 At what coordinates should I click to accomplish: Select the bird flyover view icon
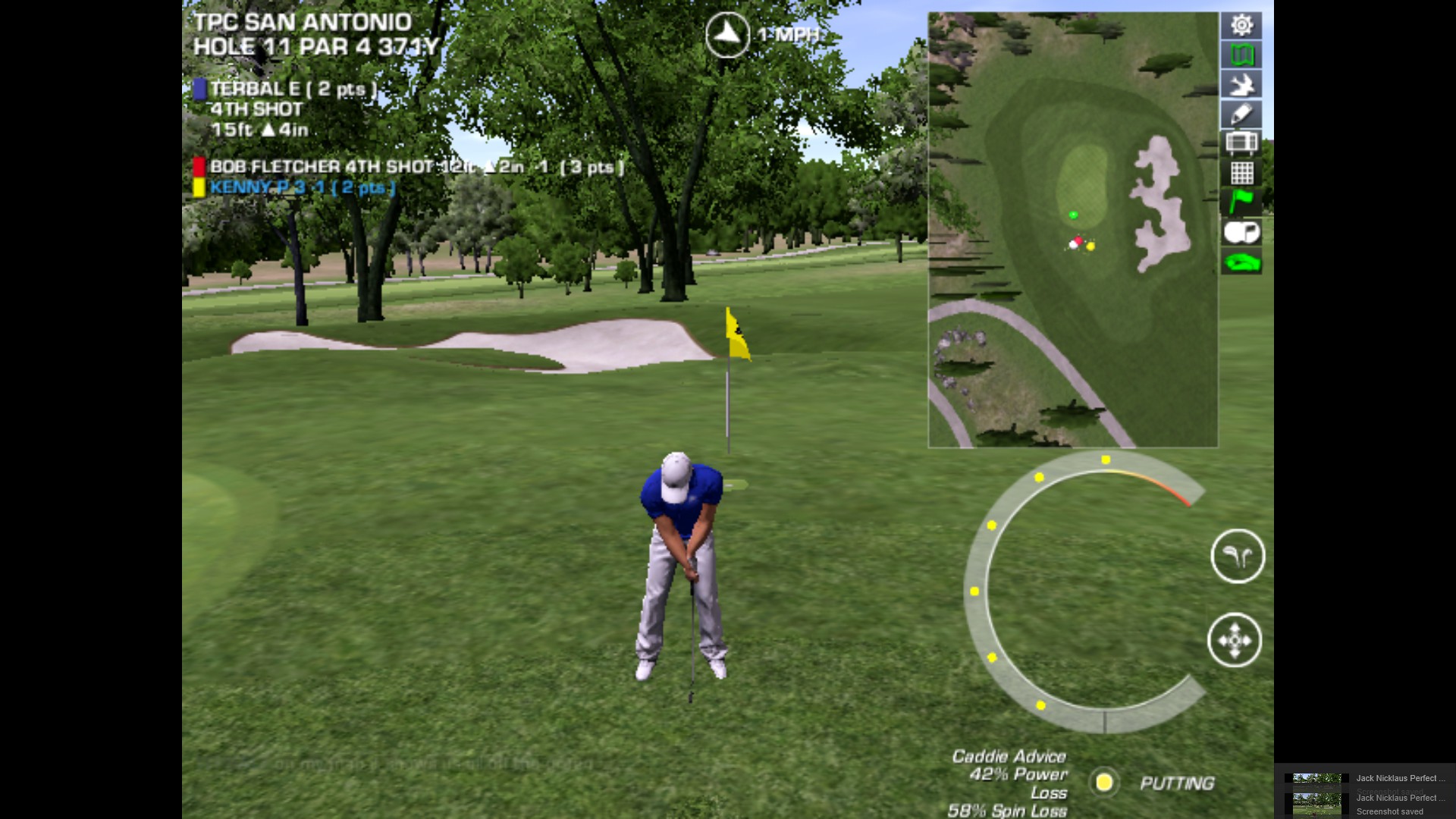[1241, 84]
